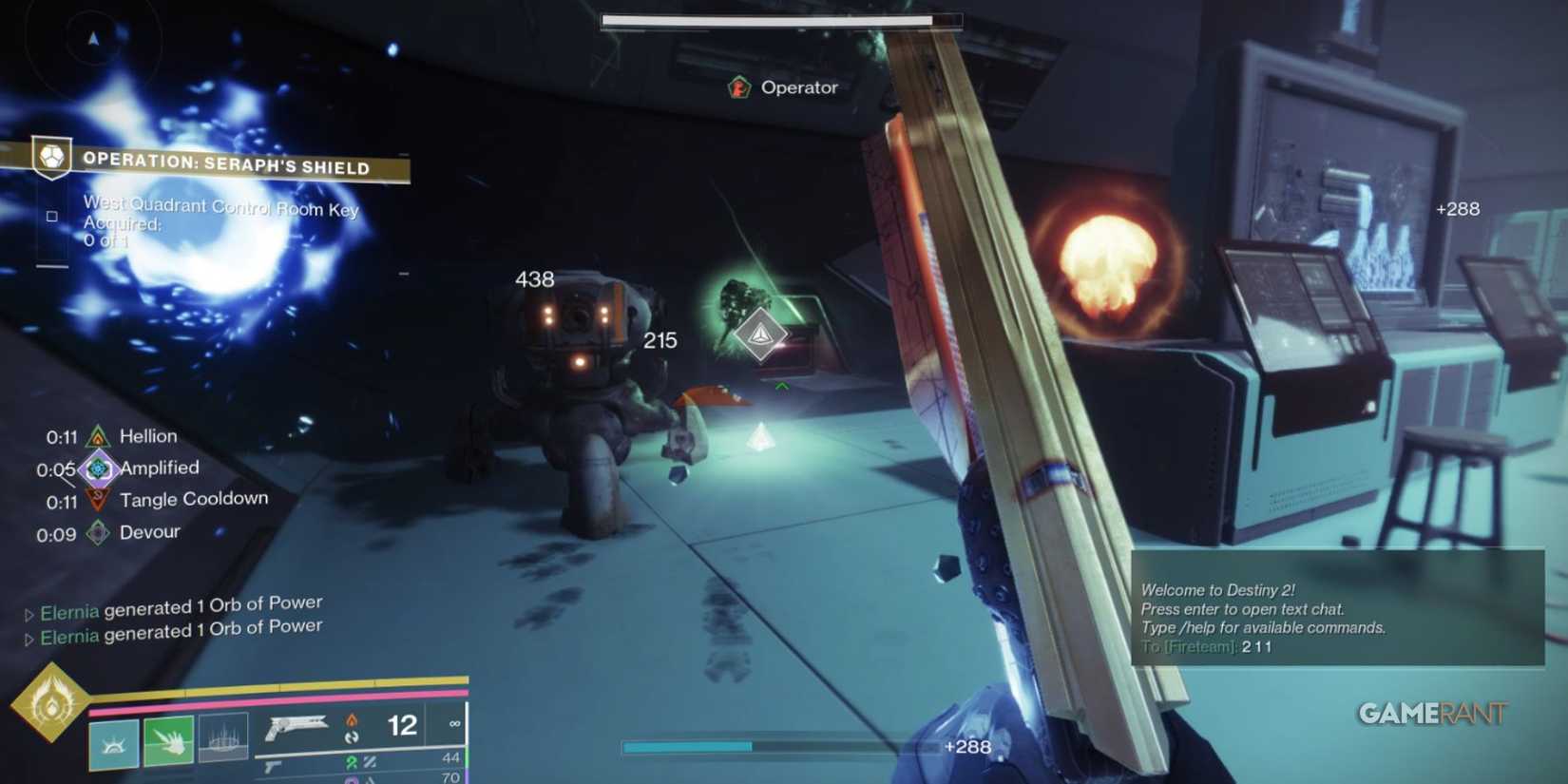Toggle the infinite ammo symbol beside the weapon

(x=453, y=722)
